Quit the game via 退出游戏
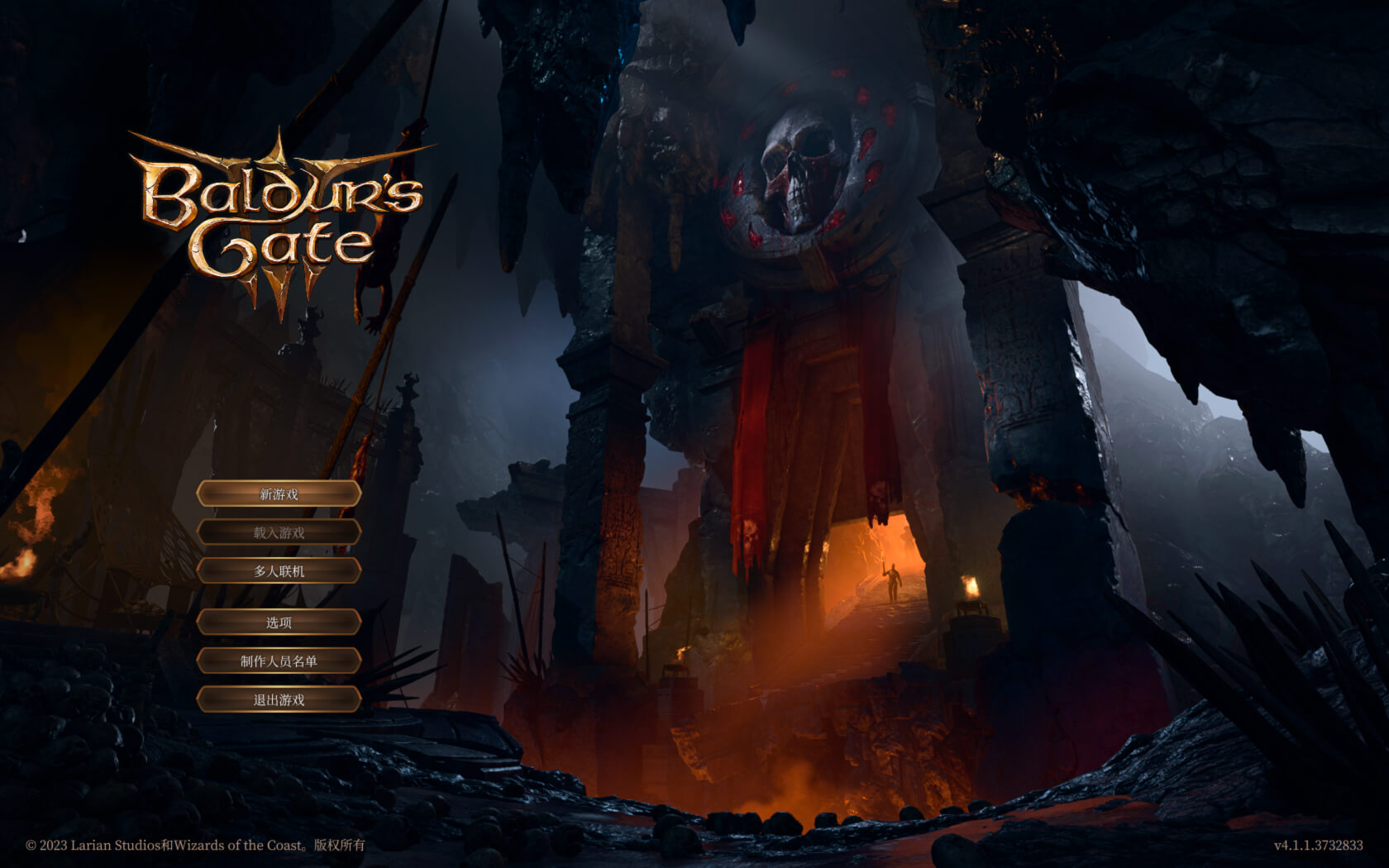The image size is (1389, 868). 279,700
